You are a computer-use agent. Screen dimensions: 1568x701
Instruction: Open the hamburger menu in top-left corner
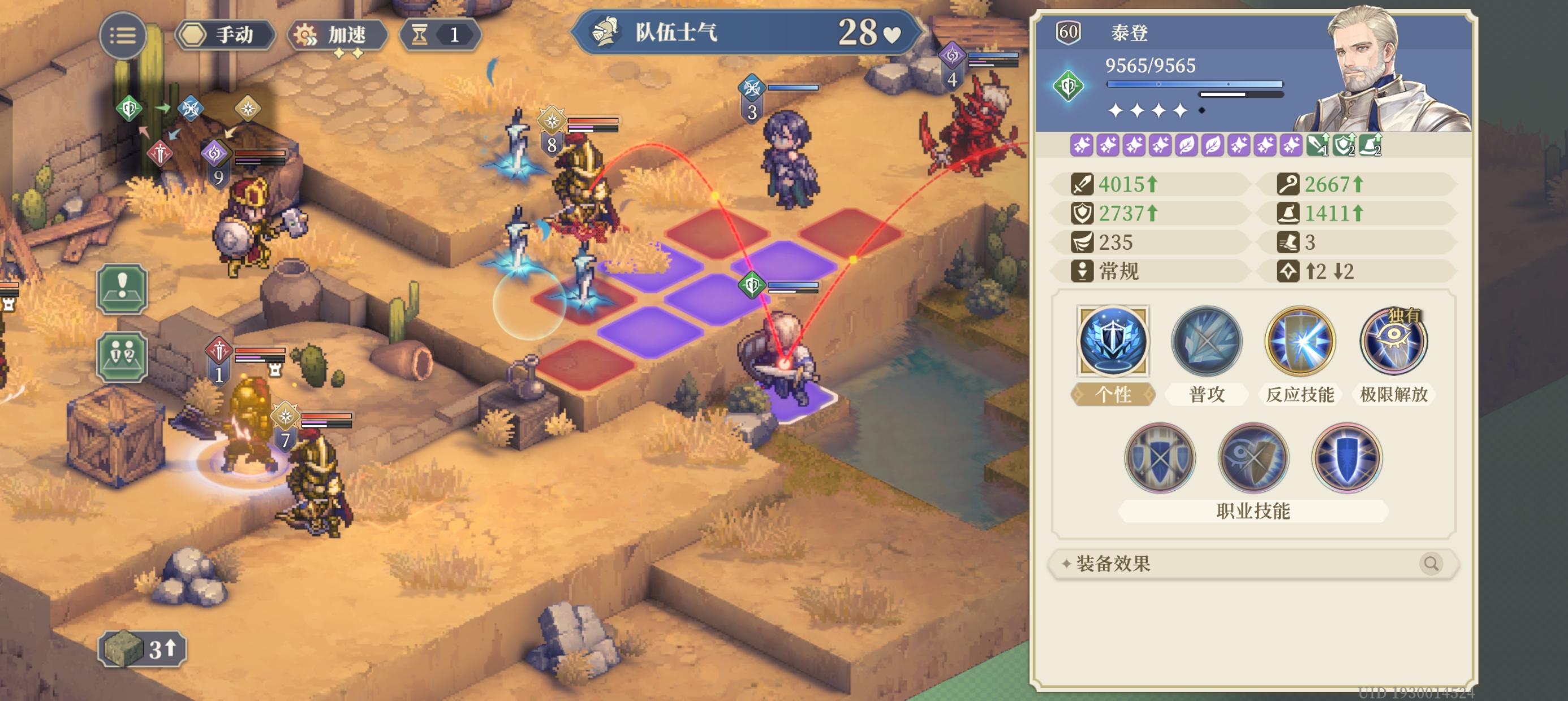point(123,35)
